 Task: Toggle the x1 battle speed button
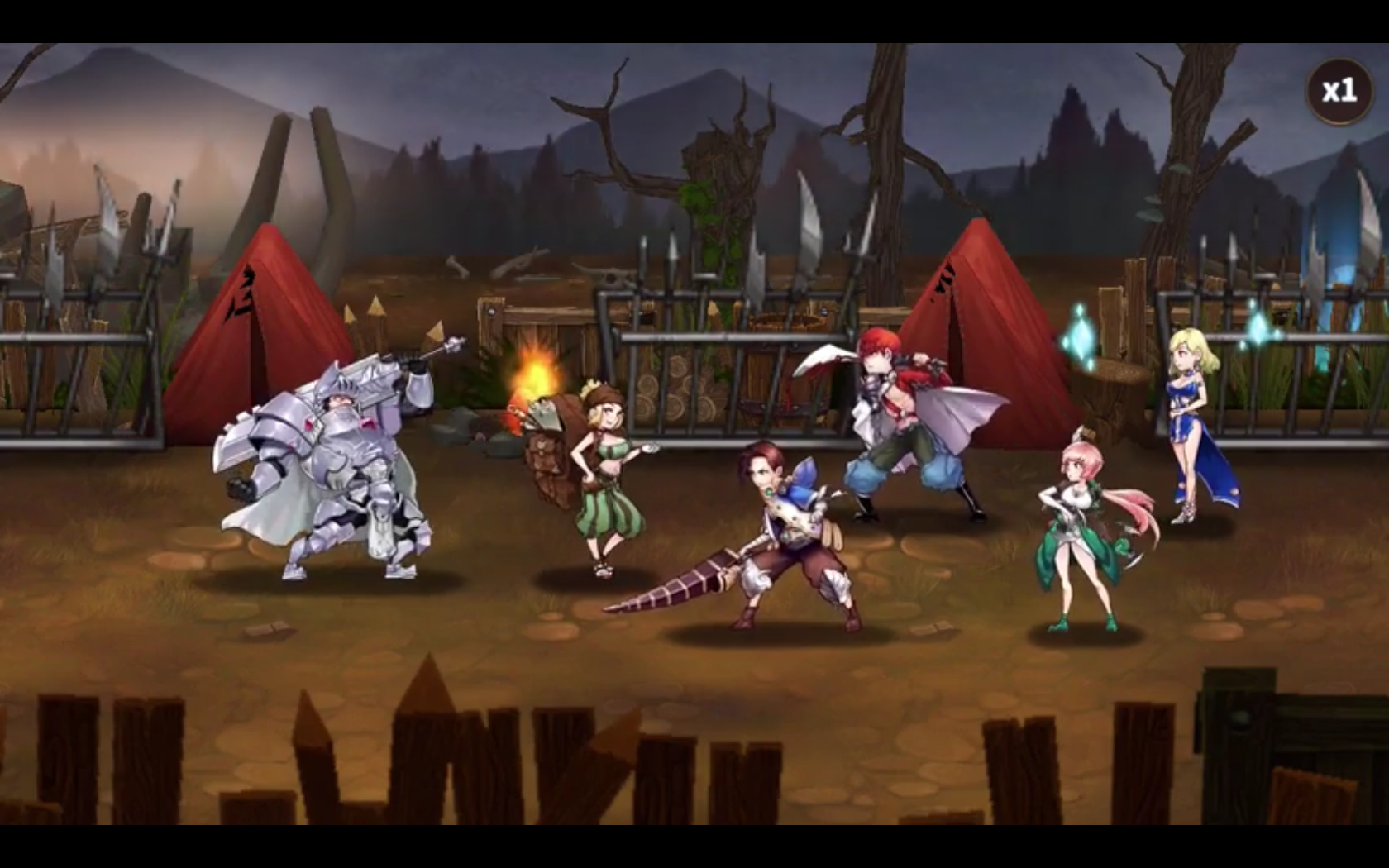coord(1339,91)
